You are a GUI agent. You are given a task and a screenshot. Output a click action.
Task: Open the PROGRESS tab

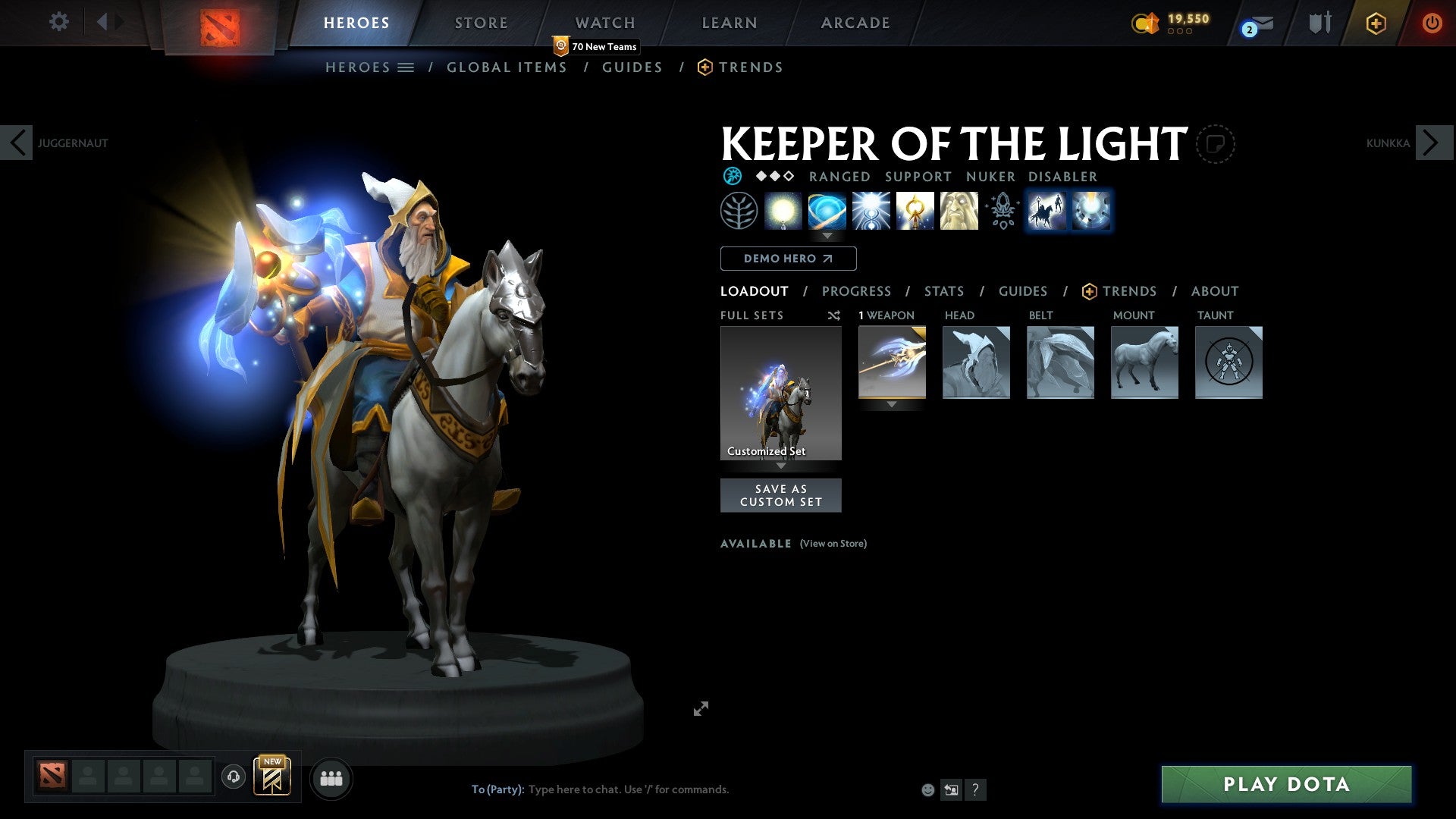click(x=857, y=290)
